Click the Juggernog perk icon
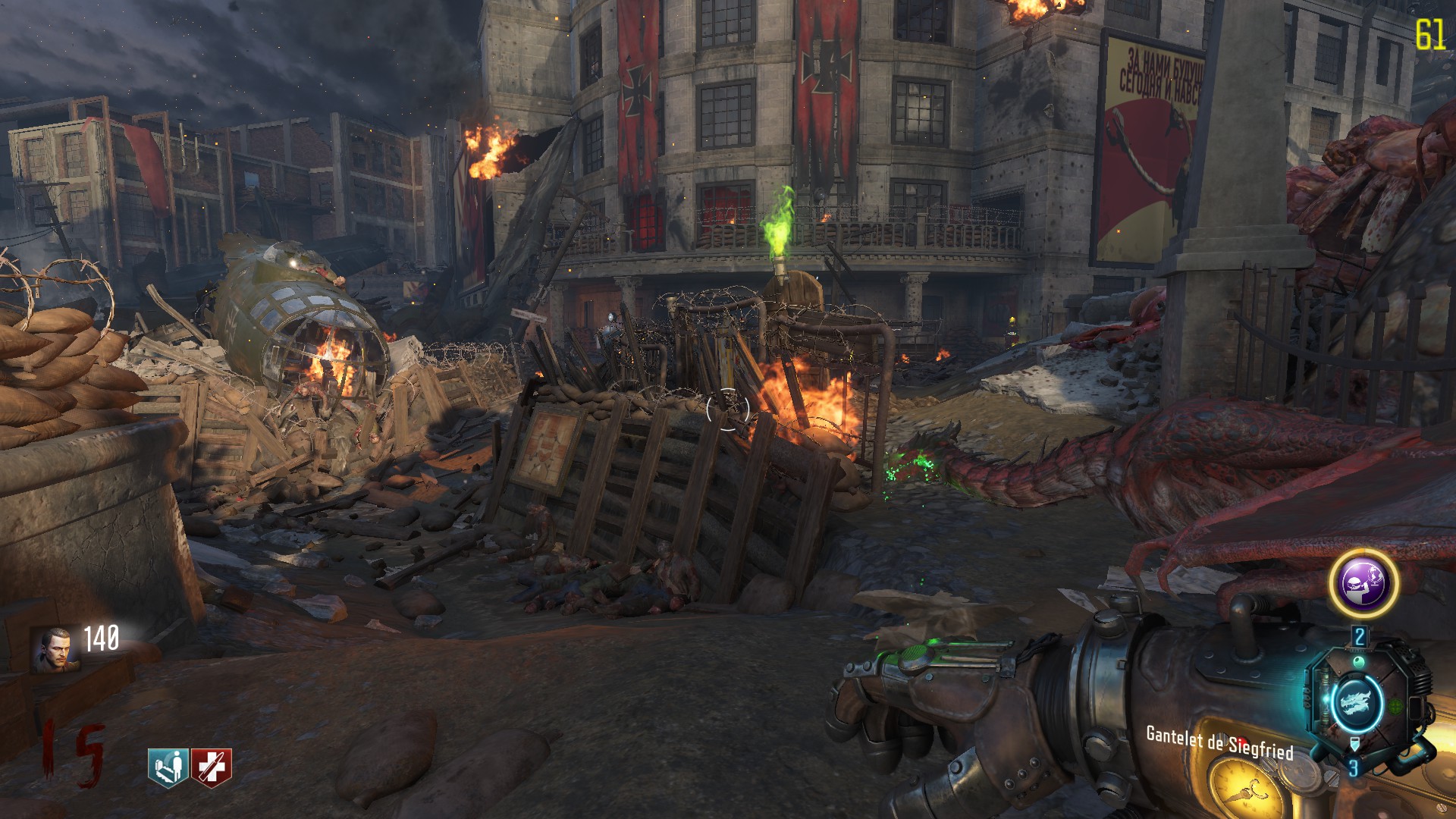Image resolution: width=1456 pixels, height=819 pixels. [211, 767]
